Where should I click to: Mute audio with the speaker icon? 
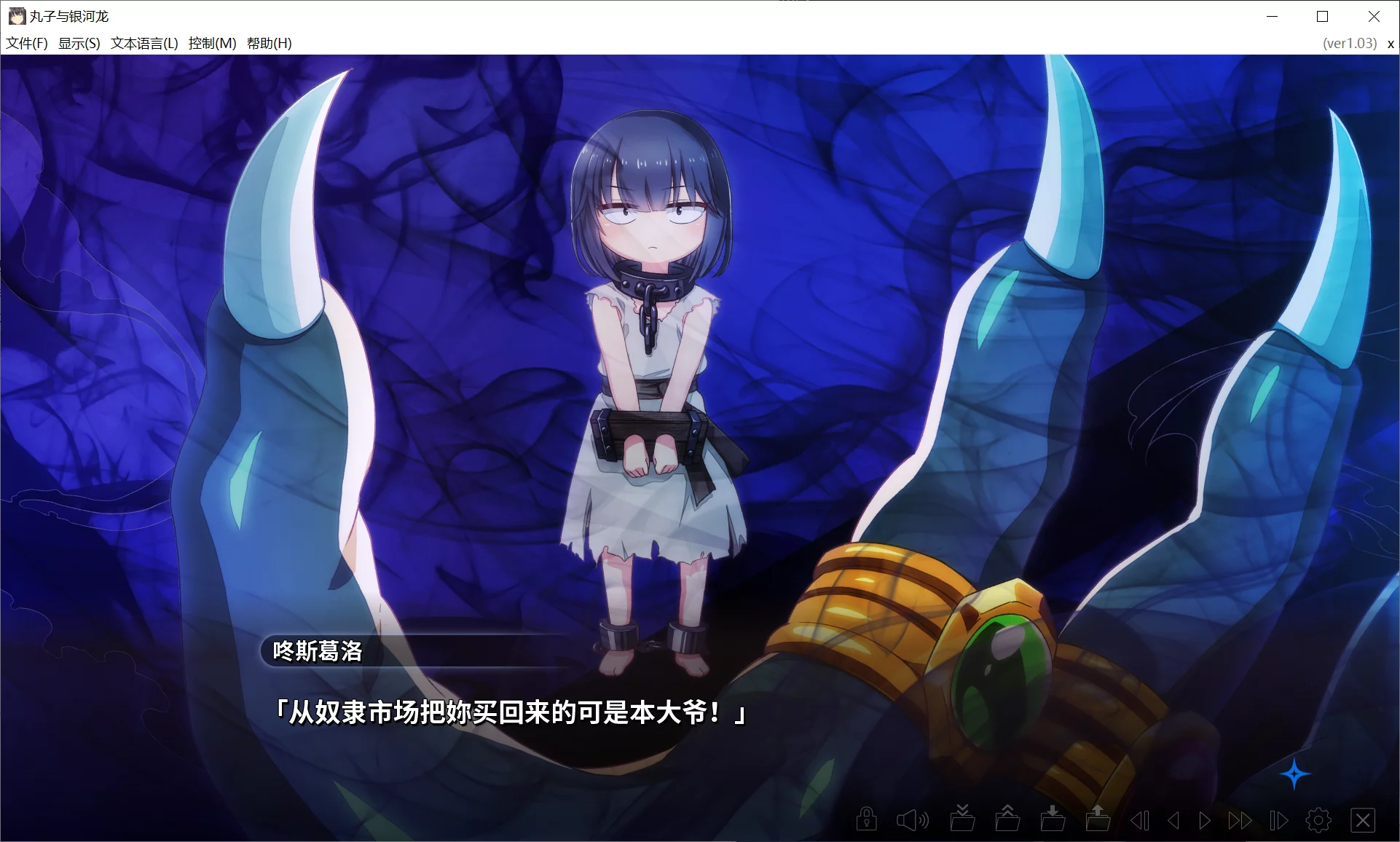(x=911, y=819)
